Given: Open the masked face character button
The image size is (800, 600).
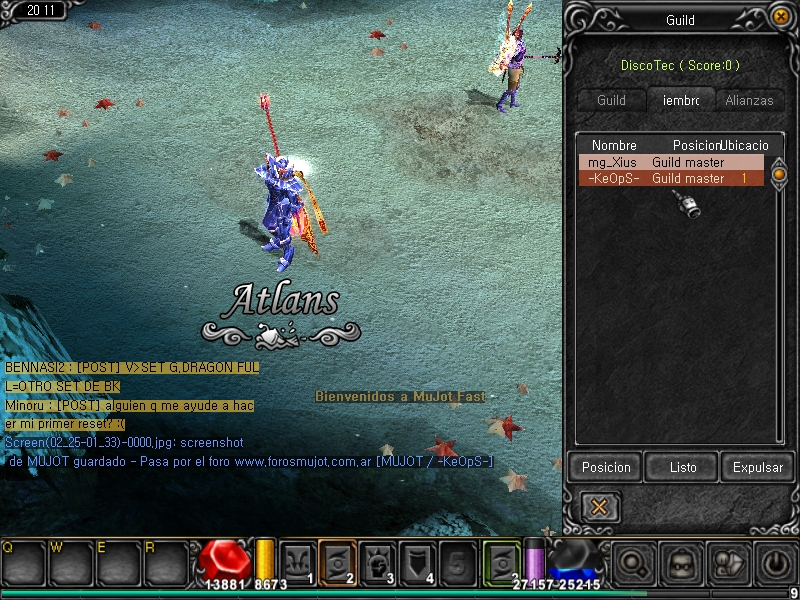Looking at the screenshot, I should point(681,563).
